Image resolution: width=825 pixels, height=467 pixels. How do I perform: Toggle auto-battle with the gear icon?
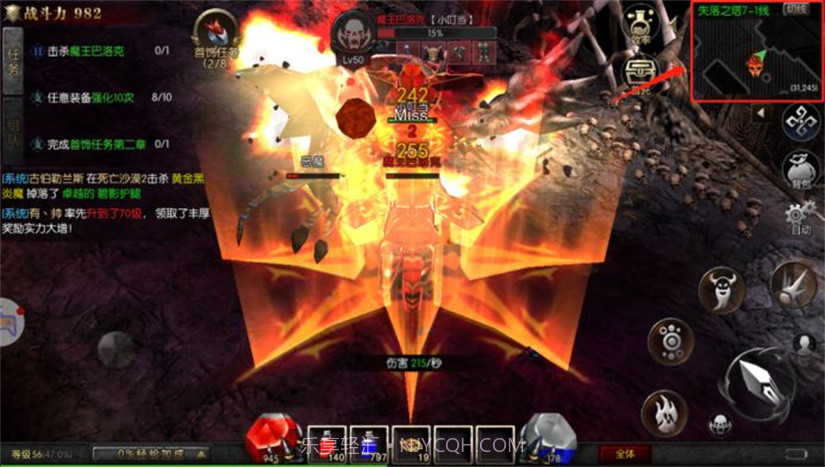point(799,217)
